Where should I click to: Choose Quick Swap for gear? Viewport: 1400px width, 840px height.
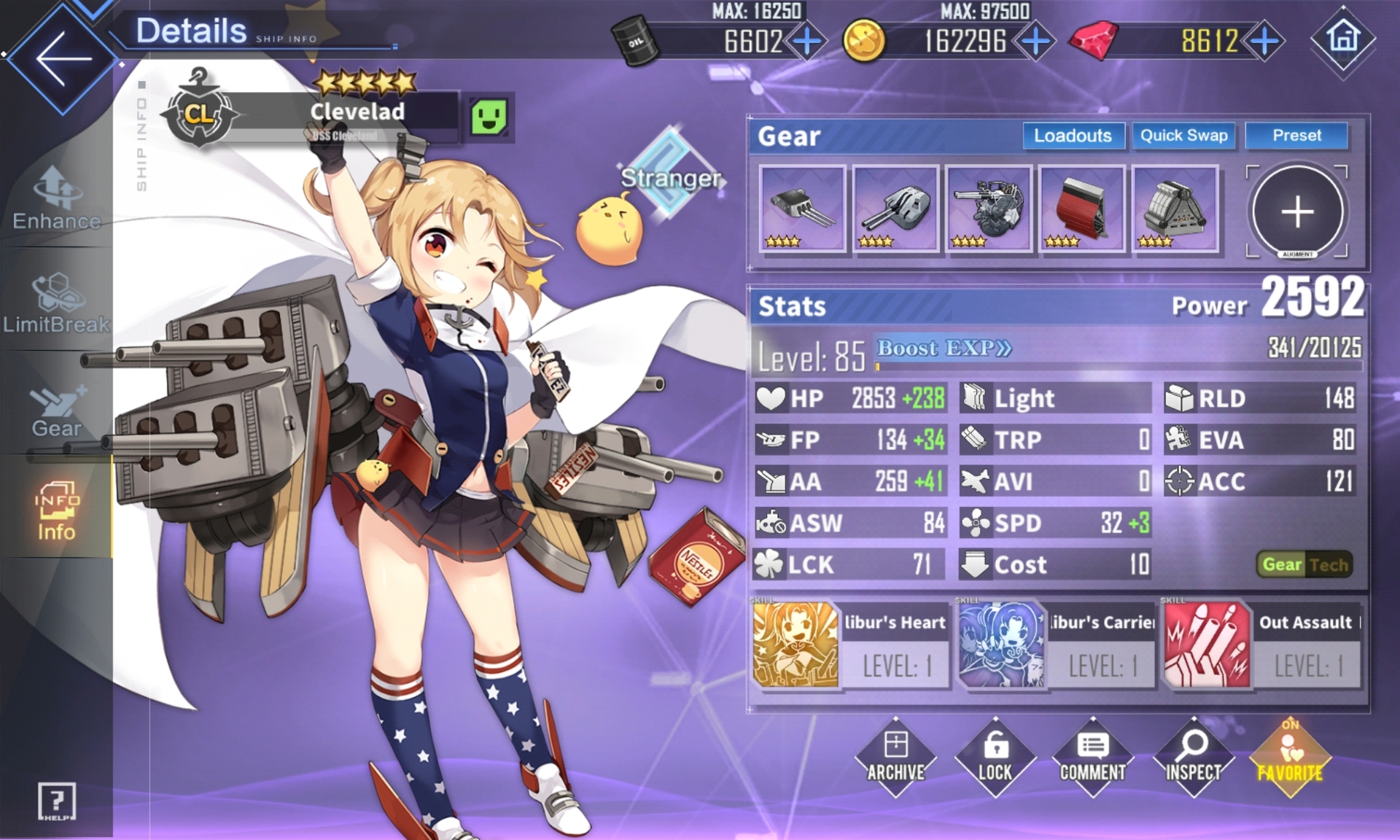pos(1183,136)
